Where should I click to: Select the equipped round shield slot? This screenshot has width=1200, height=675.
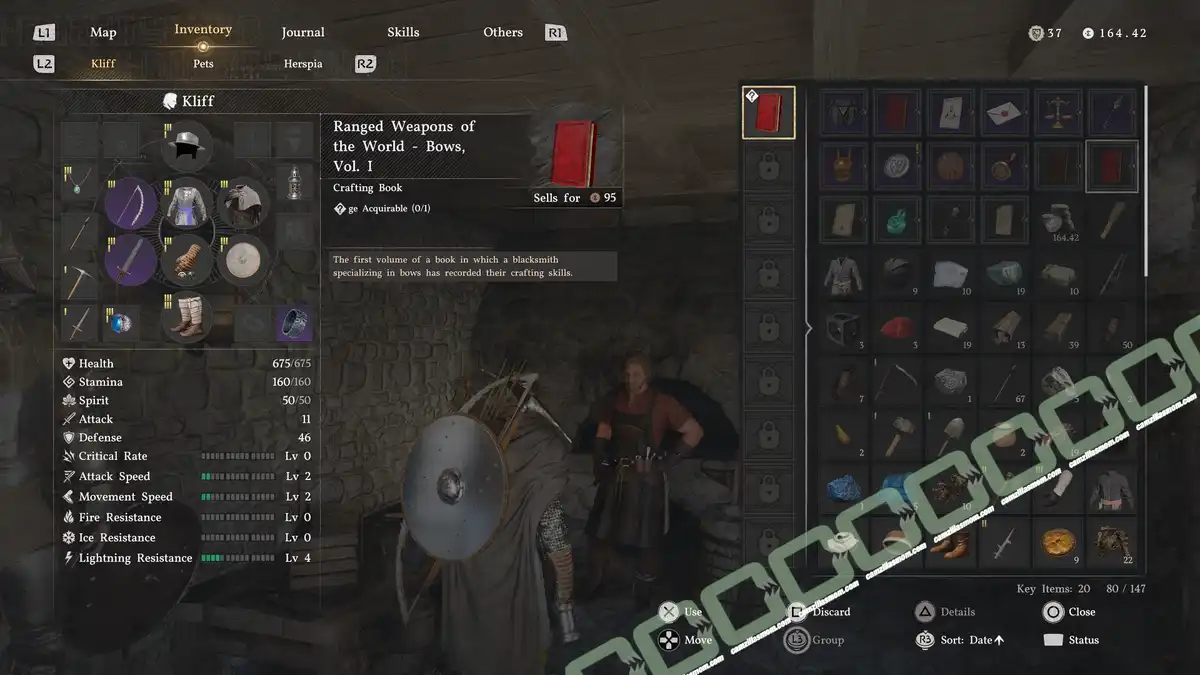[242, 261]
